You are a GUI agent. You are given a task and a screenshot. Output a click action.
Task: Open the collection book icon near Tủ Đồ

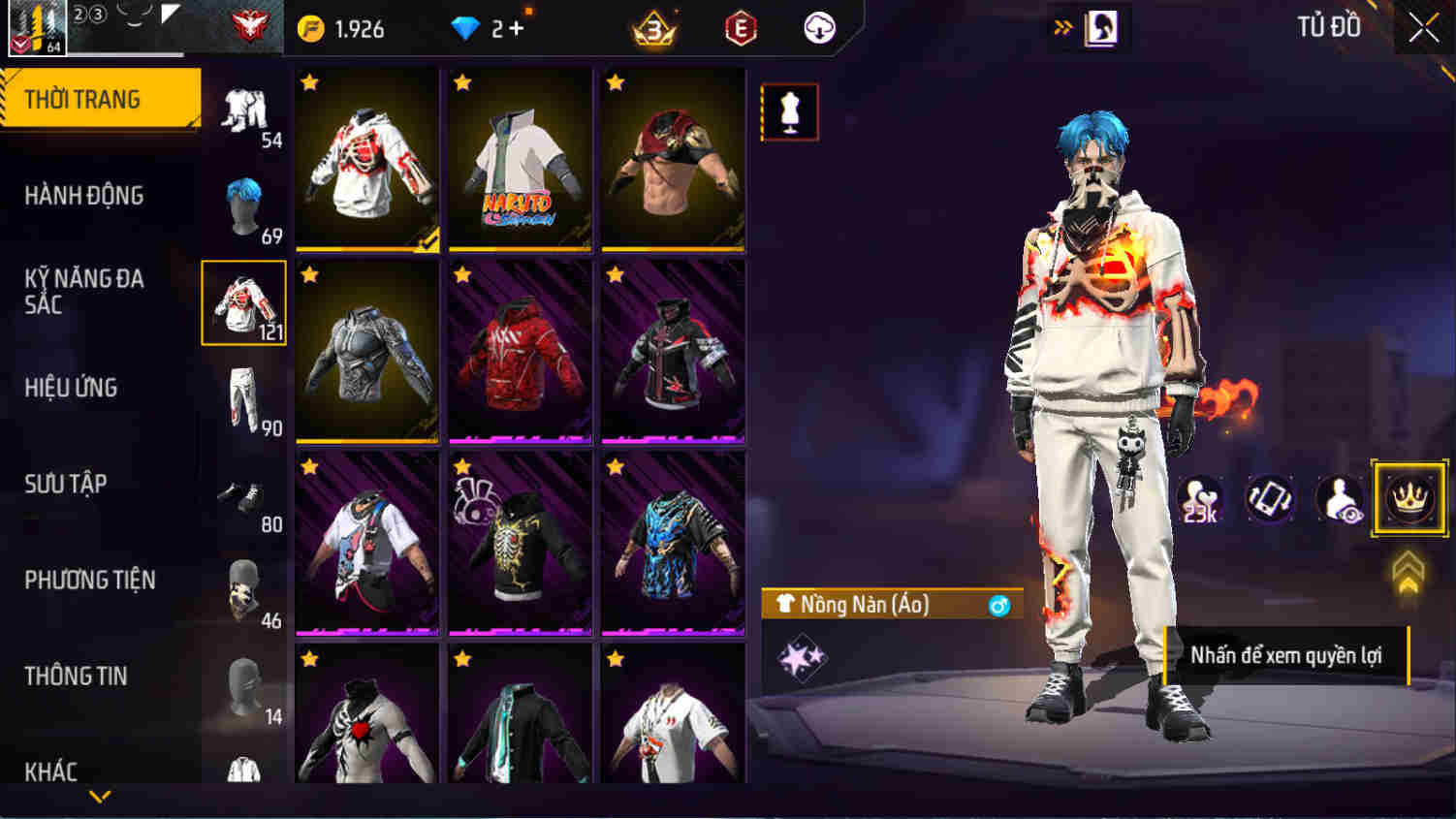tap(1100, 28)
